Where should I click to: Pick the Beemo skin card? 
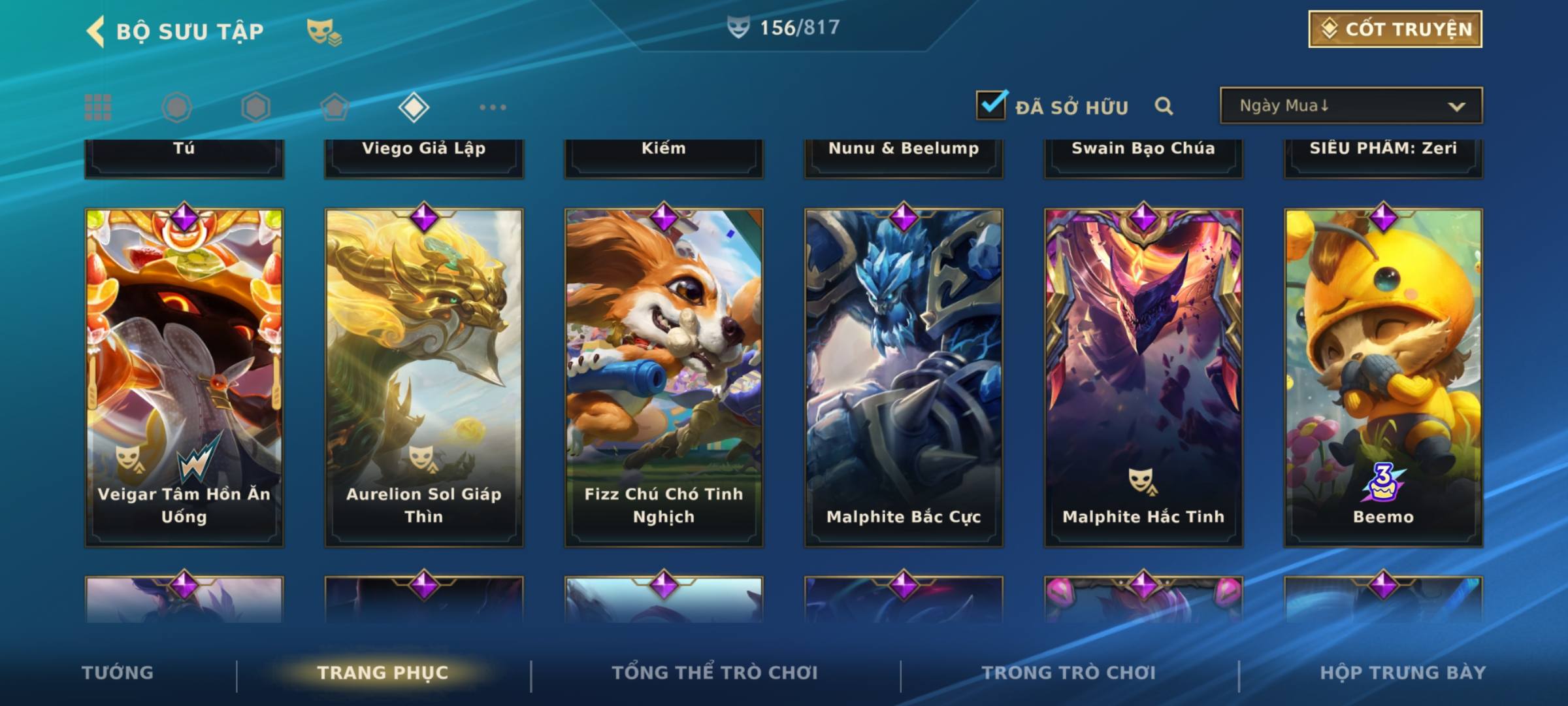(x=1383, y=377)
